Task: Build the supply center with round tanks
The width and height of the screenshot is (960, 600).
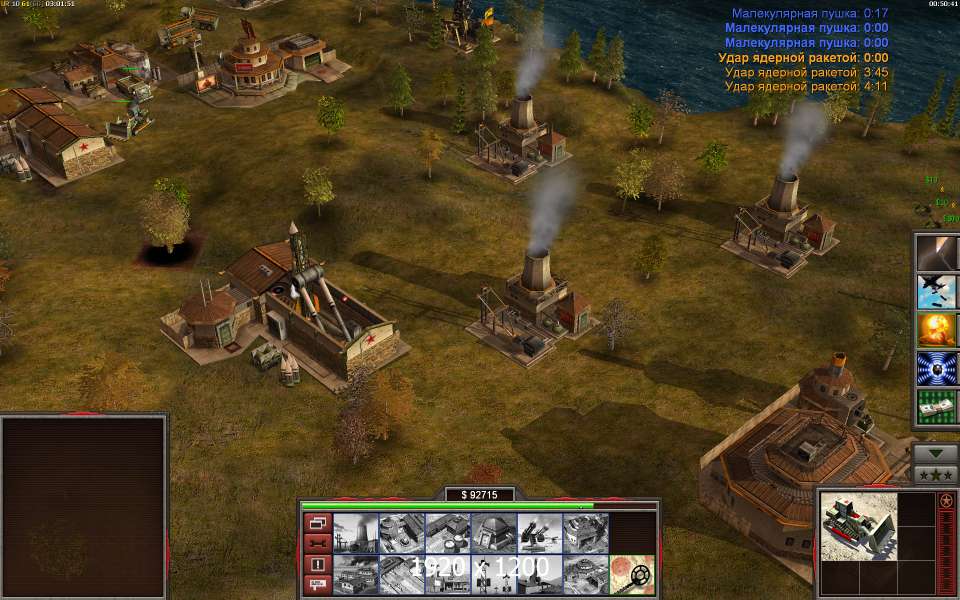Action: [447, 534]
